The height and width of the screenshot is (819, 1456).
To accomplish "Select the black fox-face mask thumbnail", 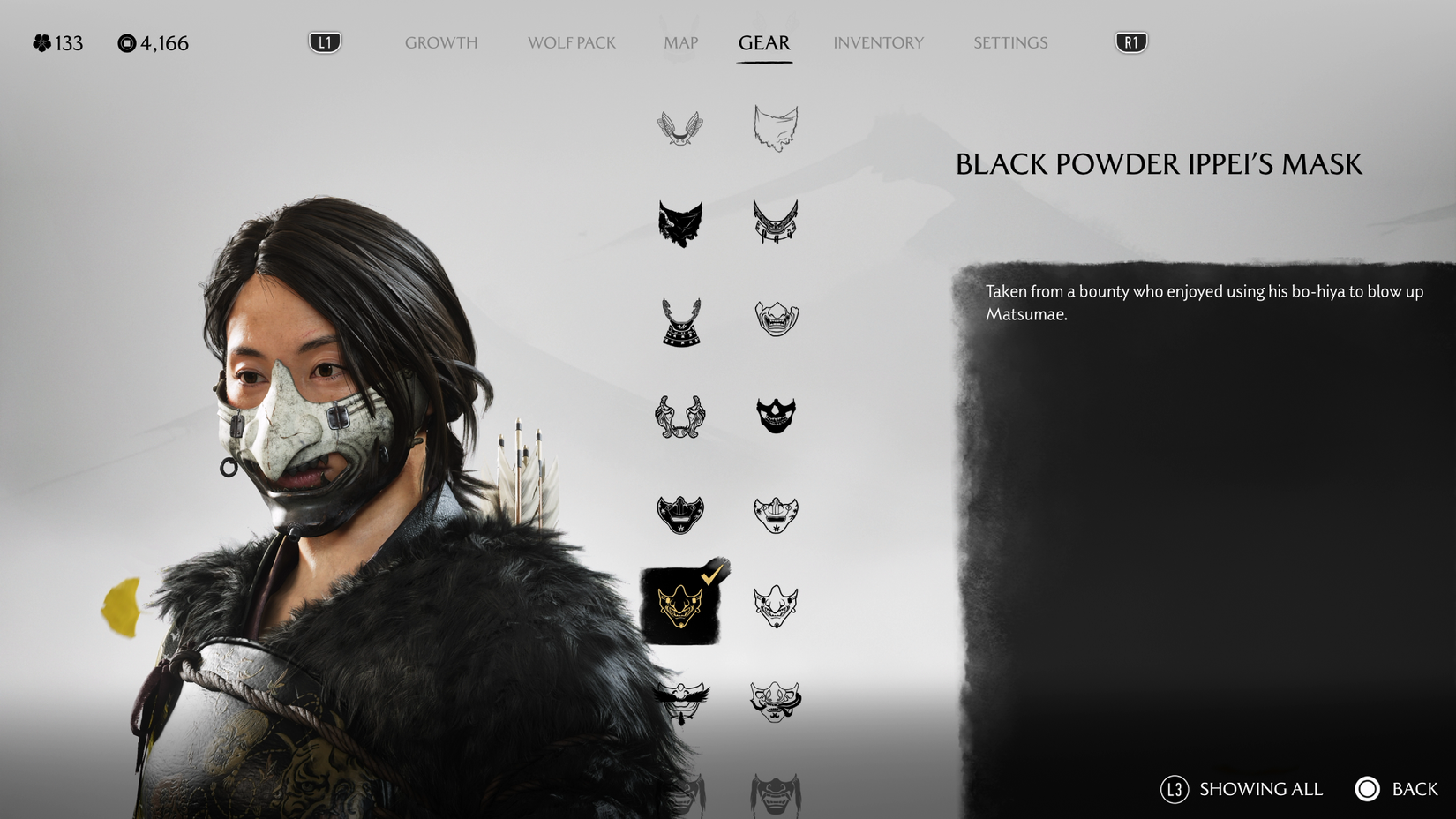I will (679, 222).
